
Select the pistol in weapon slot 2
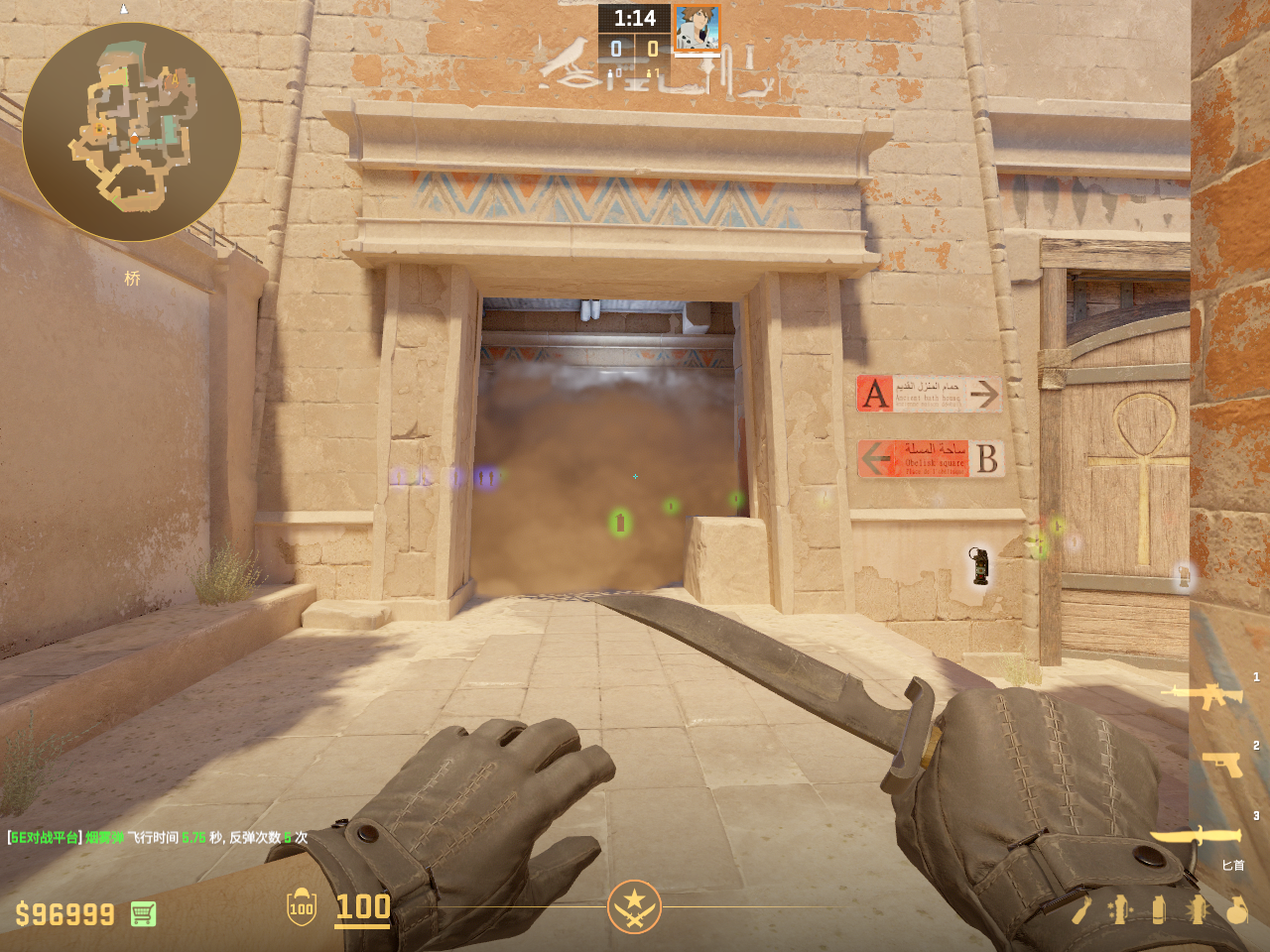pyautogui.click(x=1221, y=764)
